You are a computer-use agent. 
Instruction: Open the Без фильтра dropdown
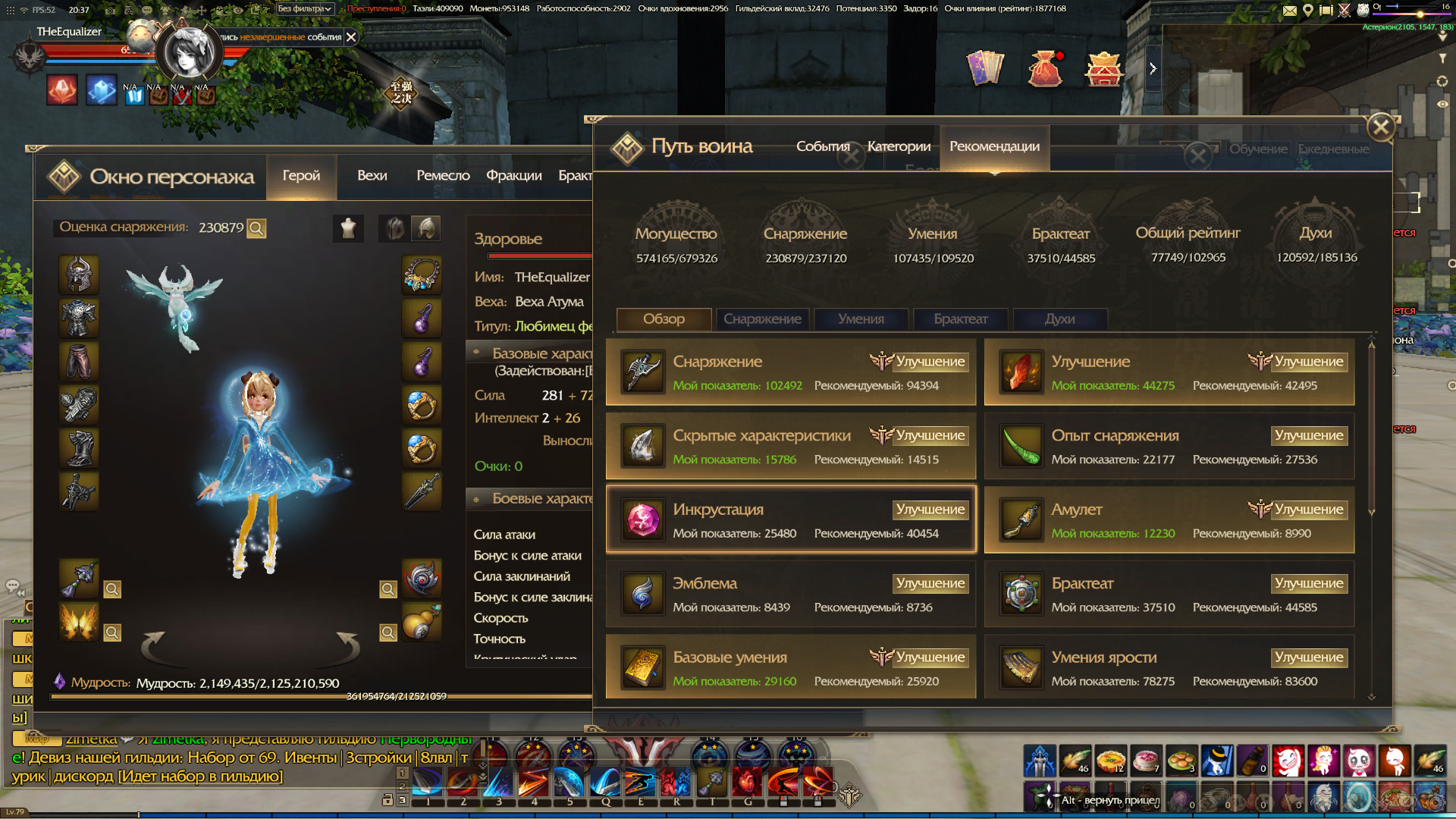[304, 9]
